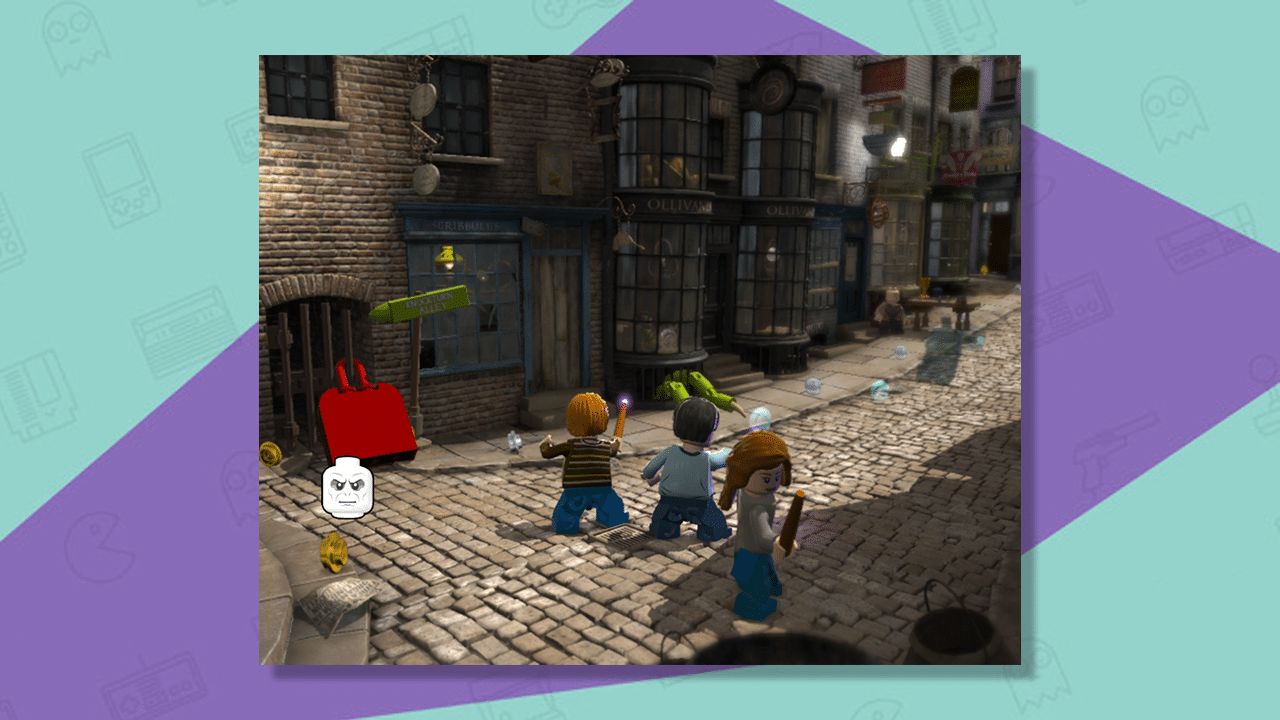Image resolution: width=1280 pixels, height=720 pixels.
Task: Click the Scribbulus shop sign
Action: coord(464,226)
